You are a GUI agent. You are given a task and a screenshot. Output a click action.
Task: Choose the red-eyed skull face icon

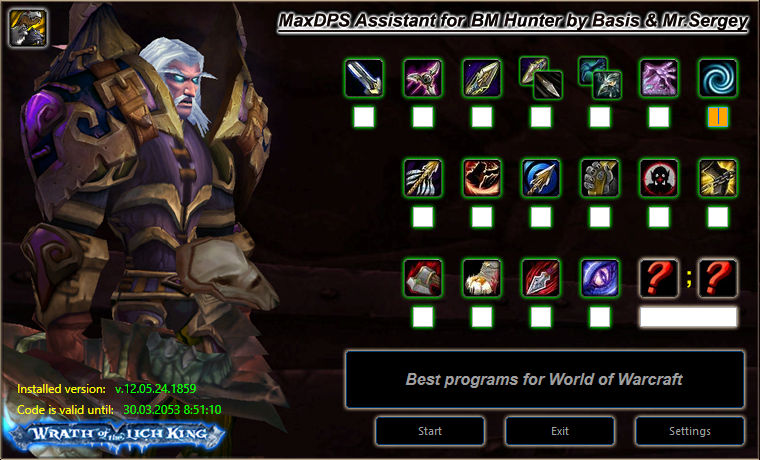coord(659,178)
